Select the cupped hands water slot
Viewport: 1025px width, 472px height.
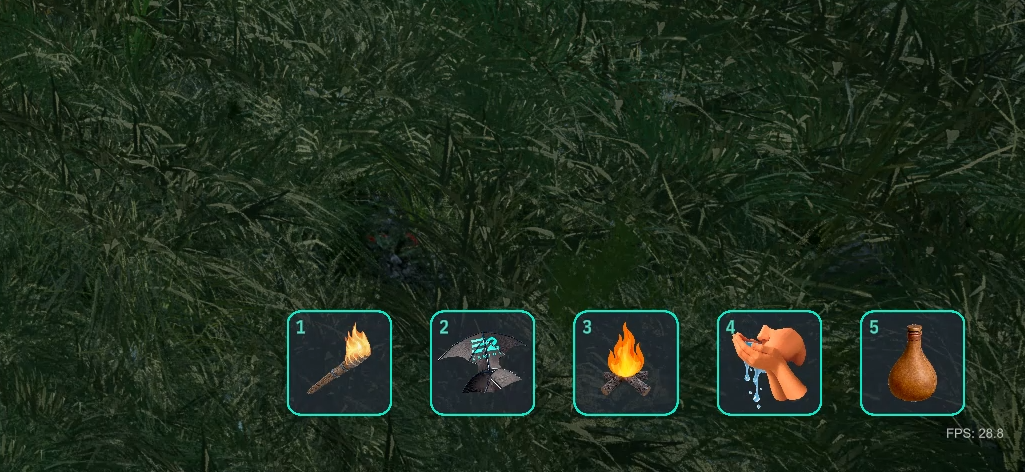click(x=769, y=362)
